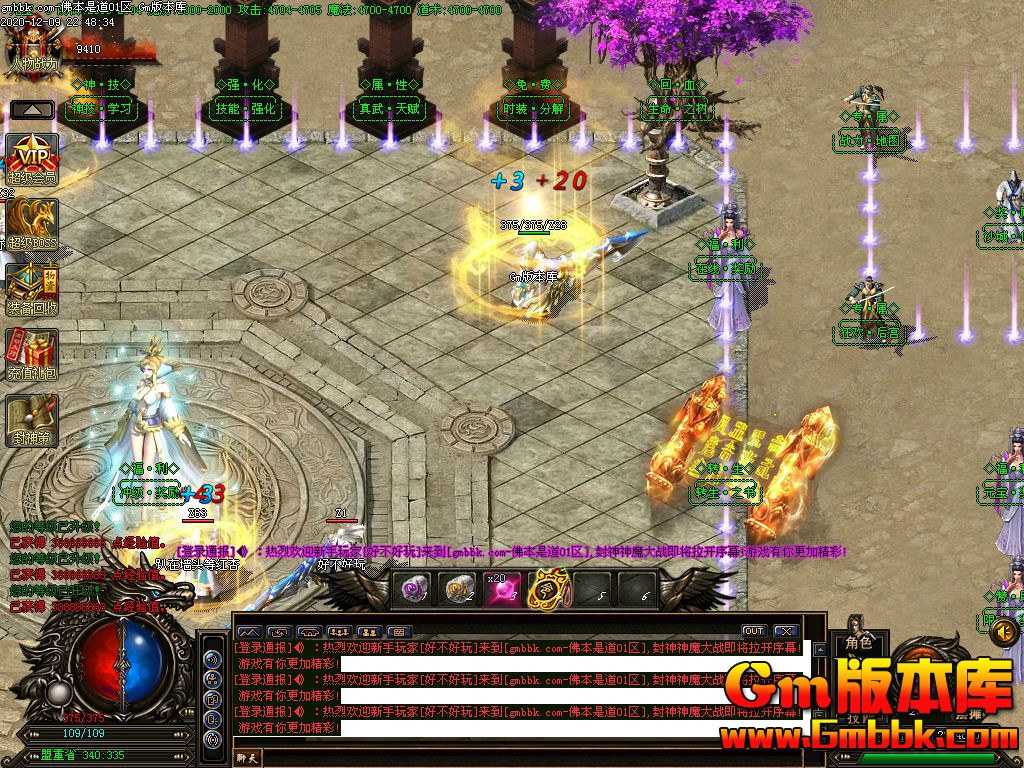Screen dimensions: 1024x768
Task: Collapse the left icon list arrow
Action: (x=32, y=110)
